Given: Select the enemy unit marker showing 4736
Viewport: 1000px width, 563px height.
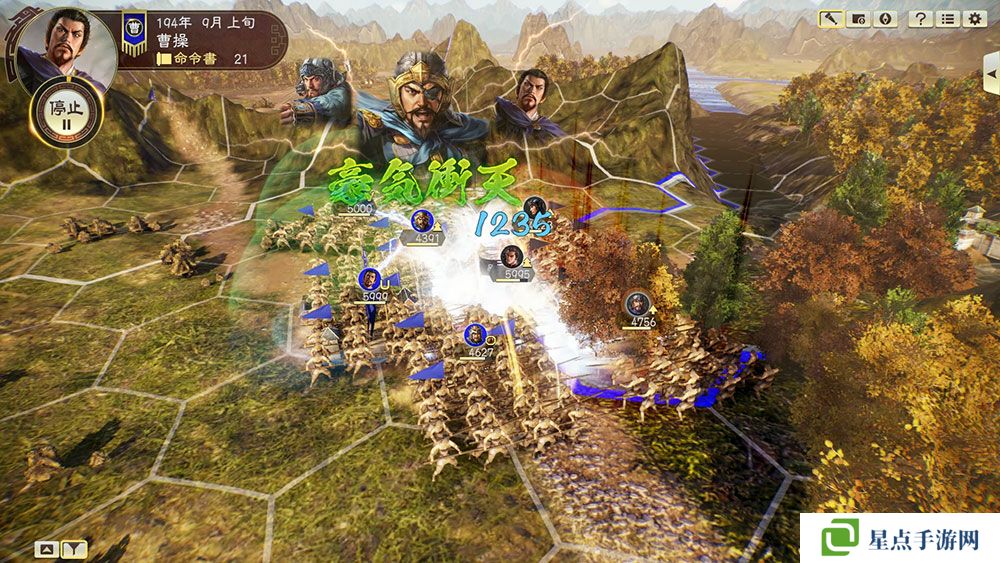Looking at the screenshot, I should point(637,304).
